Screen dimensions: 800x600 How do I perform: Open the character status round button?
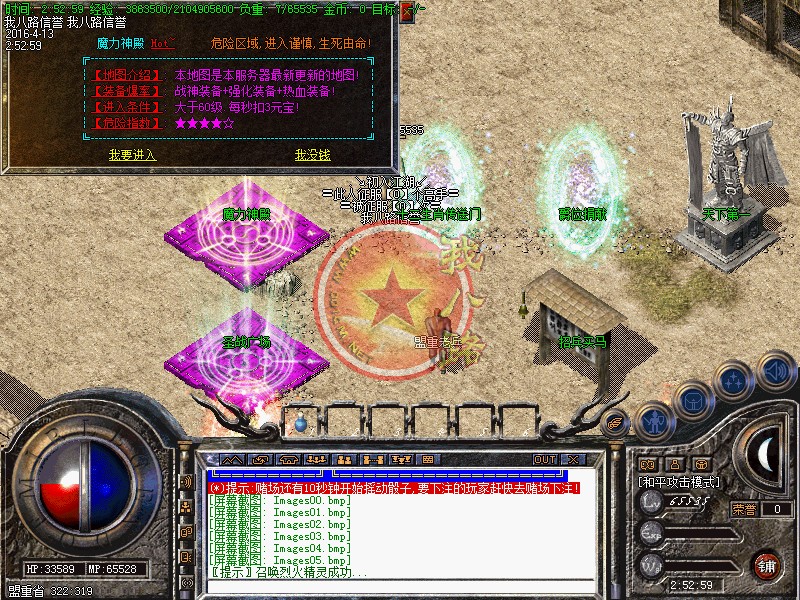coord(654,422)
